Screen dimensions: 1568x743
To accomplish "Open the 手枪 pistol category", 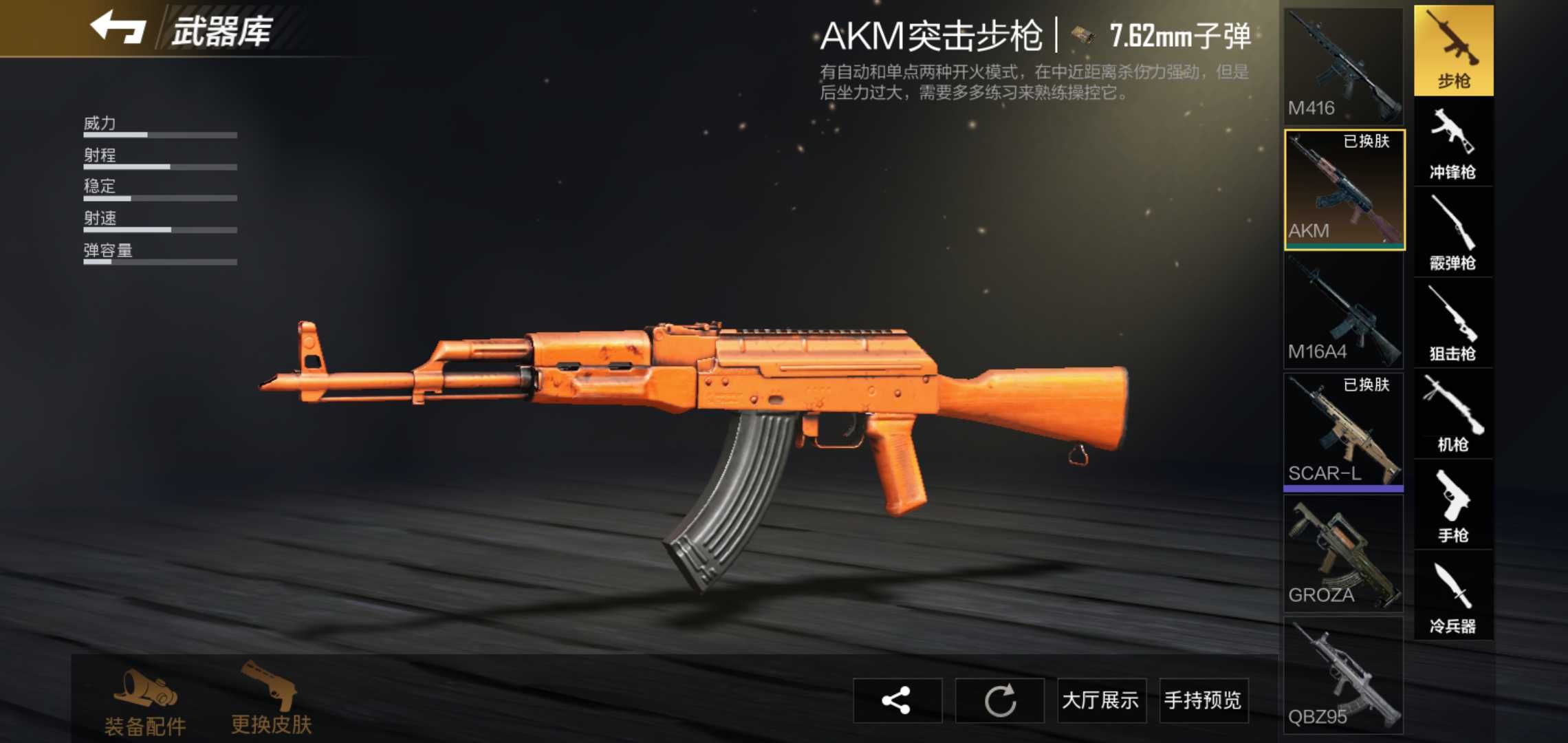I will [x=1453, y=502].
